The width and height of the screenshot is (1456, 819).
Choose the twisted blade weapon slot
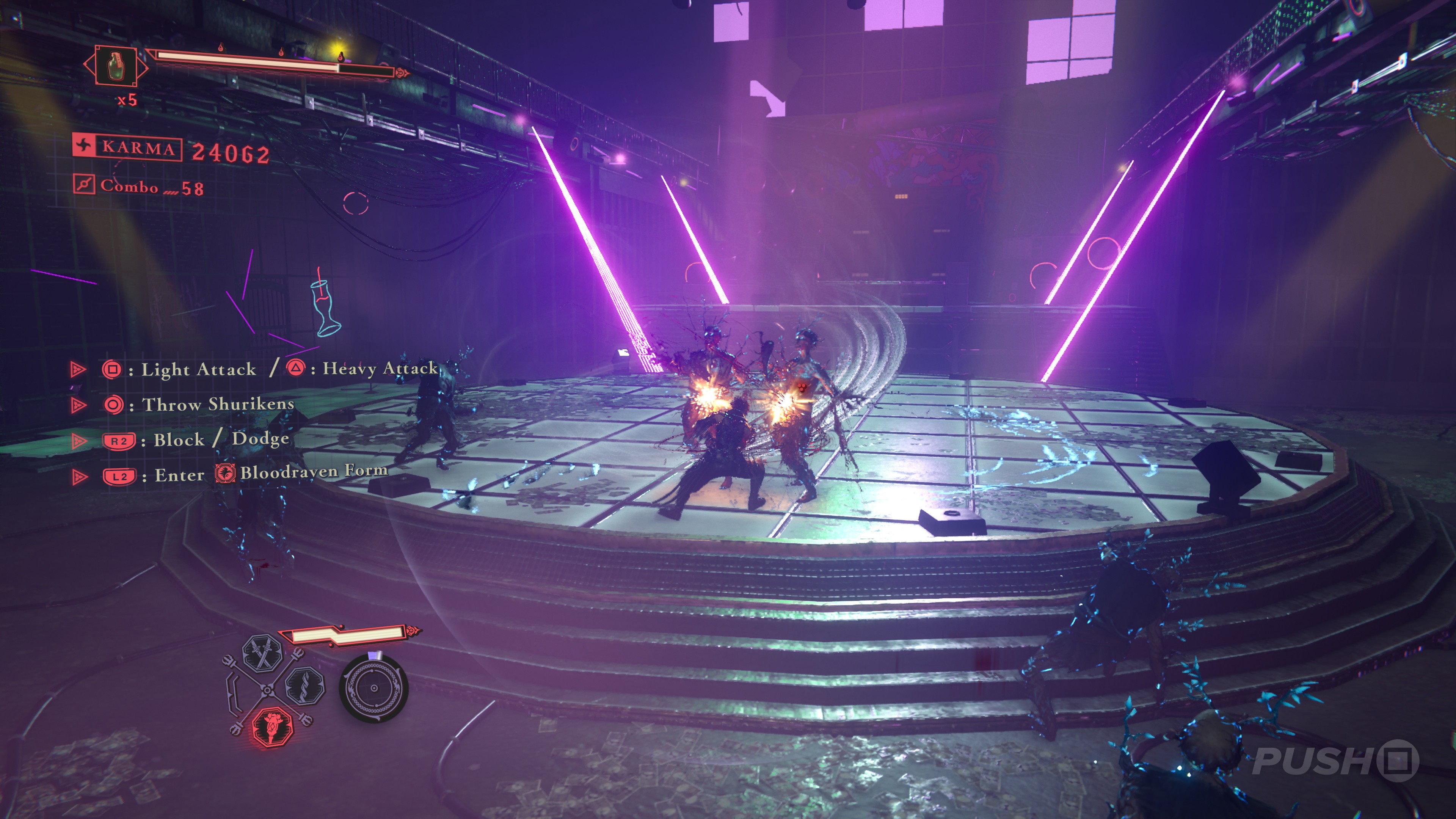click(x=305, y=685)
